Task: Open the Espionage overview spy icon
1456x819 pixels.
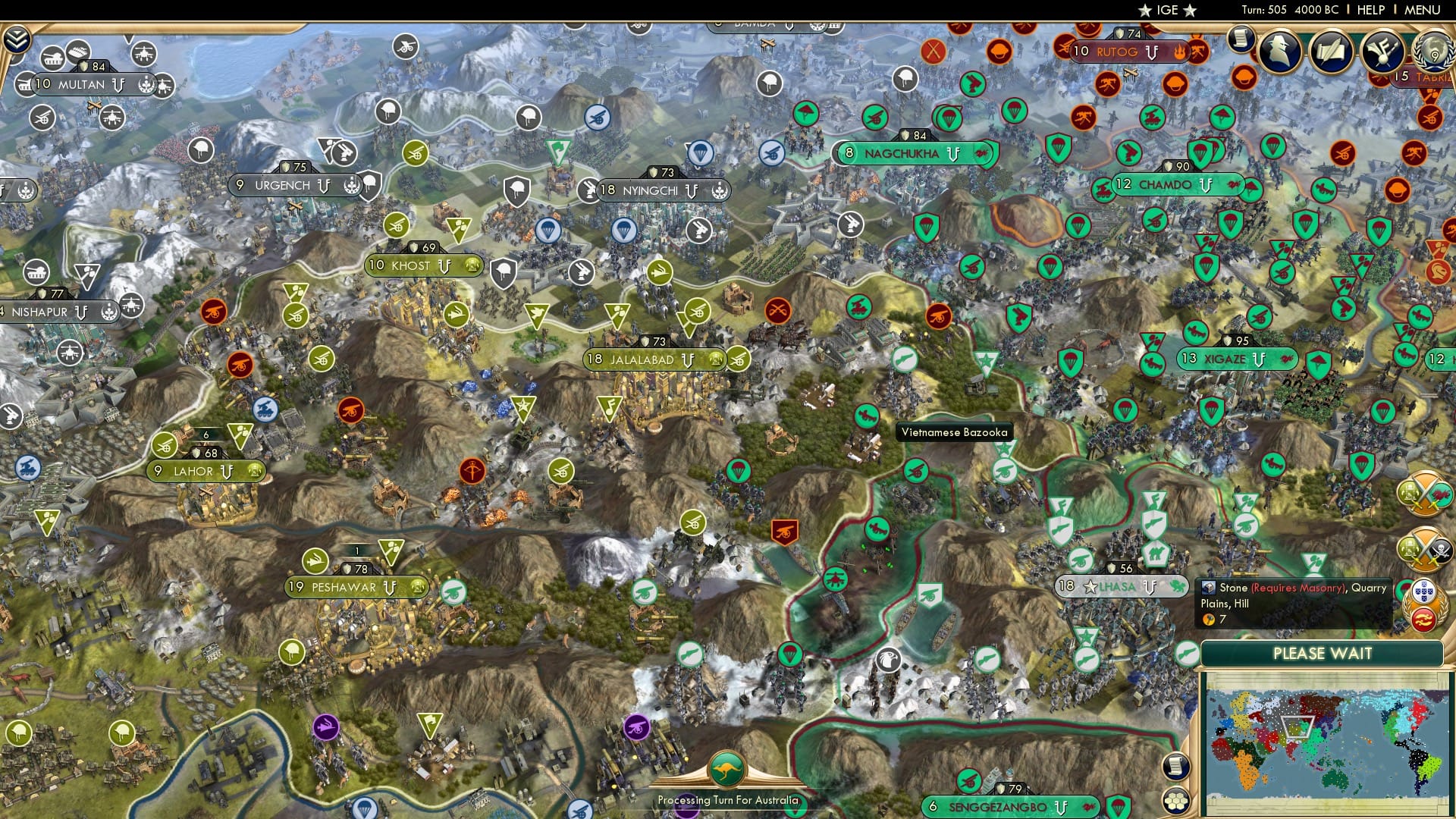Action: tap(1280, 50)
